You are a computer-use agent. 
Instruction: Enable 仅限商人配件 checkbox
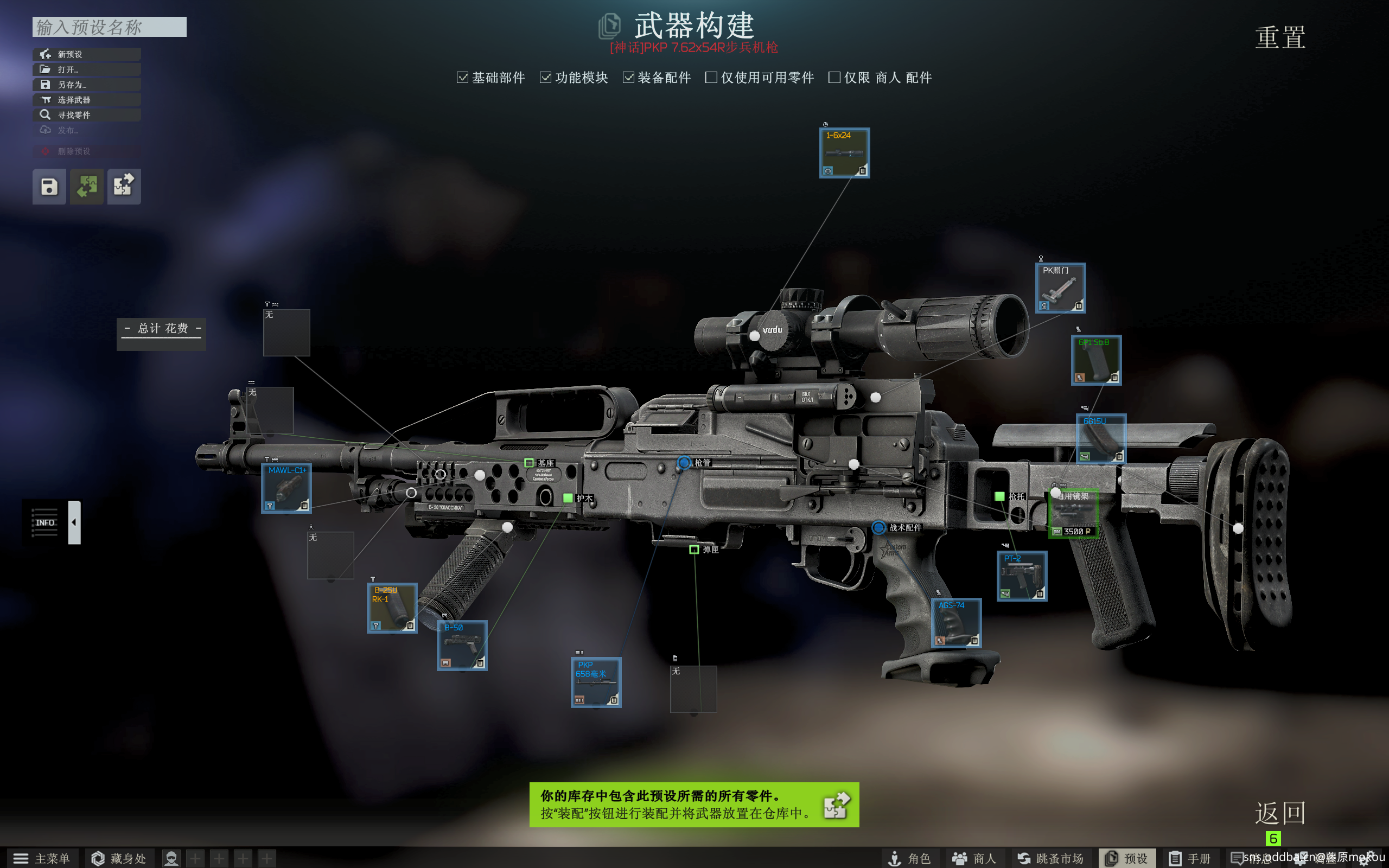[834, 78]
